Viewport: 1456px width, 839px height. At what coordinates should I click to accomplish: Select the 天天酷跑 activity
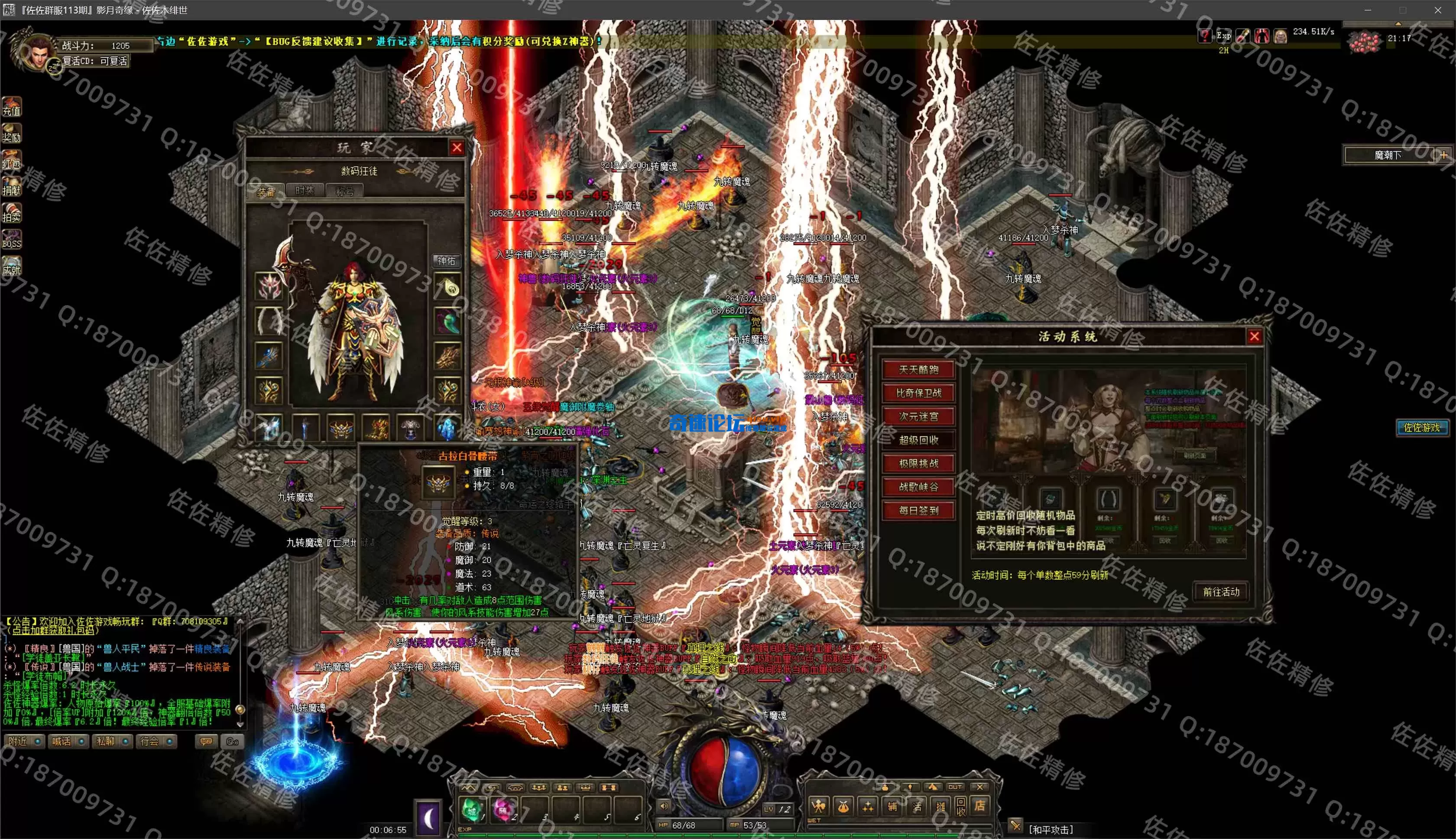click(918, 369)
